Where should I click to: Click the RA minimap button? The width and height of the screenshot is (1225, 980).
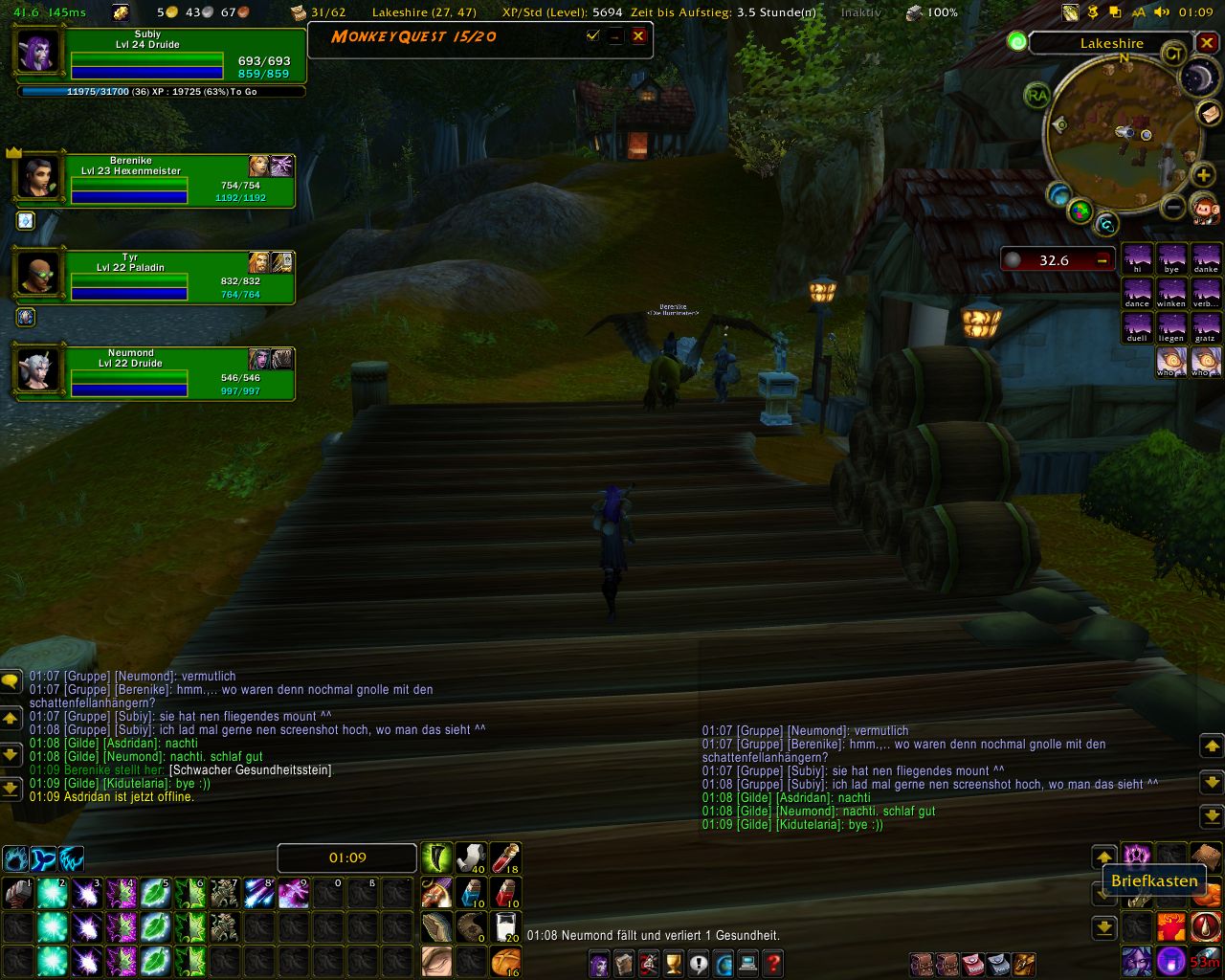pyautogui.click(x=1036, y=96)
